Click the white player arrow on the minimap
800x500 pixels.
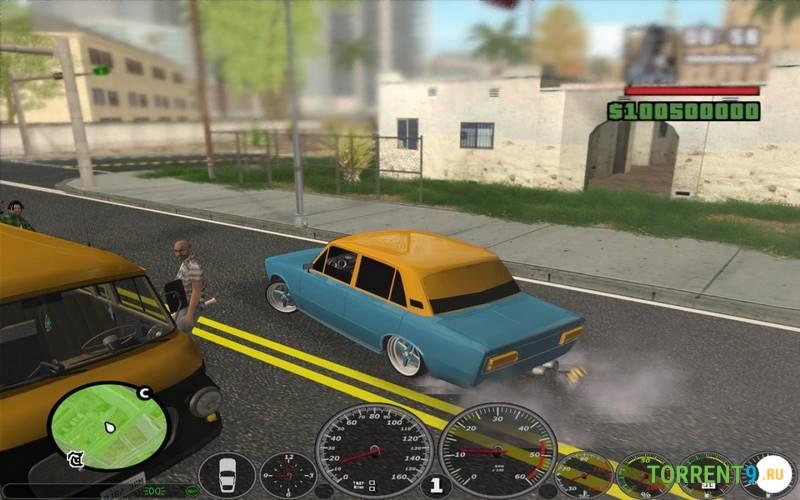pos(109,429)
